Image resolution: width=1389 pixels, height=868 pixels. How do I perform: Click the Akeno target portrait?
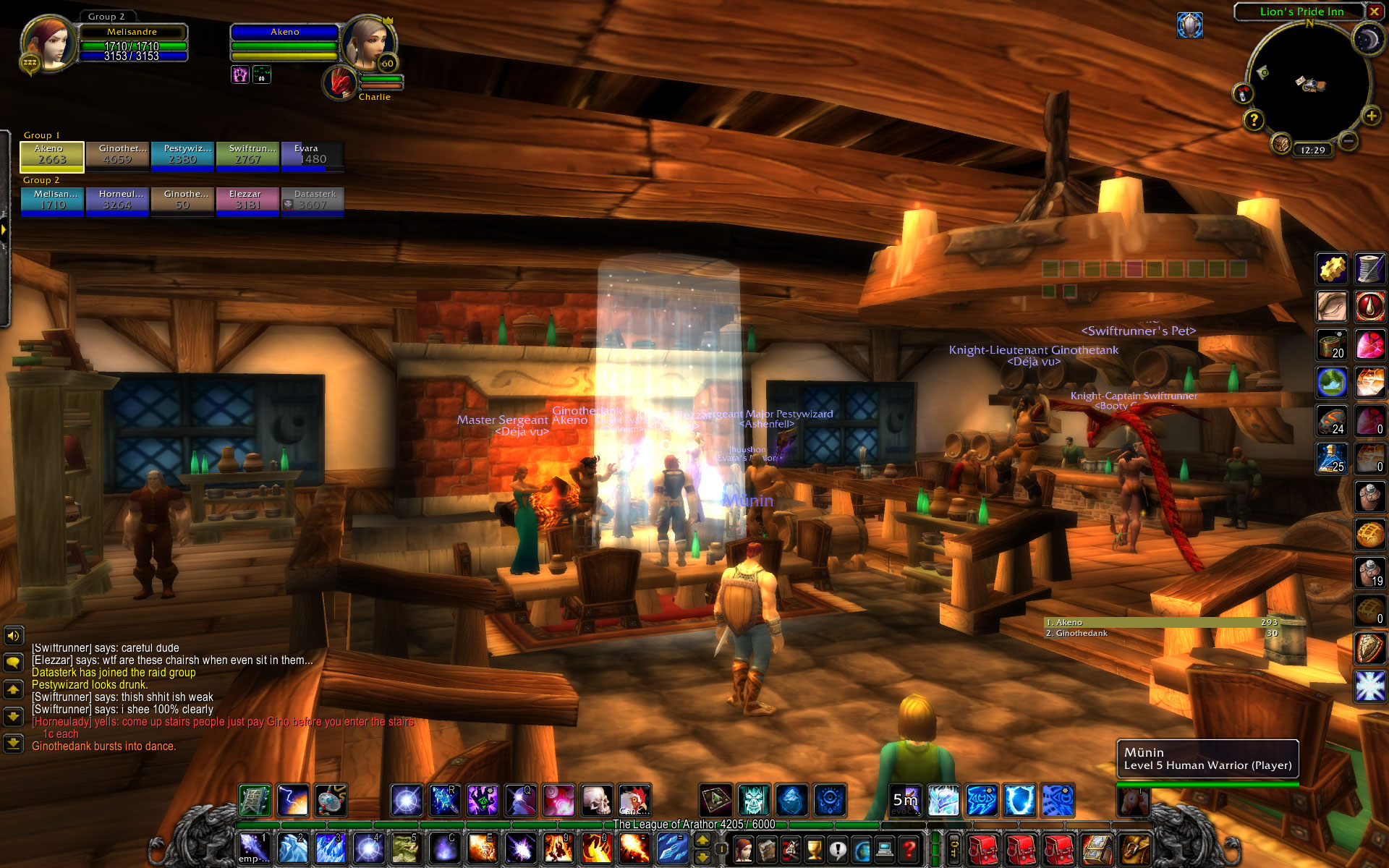pos(366,43)
